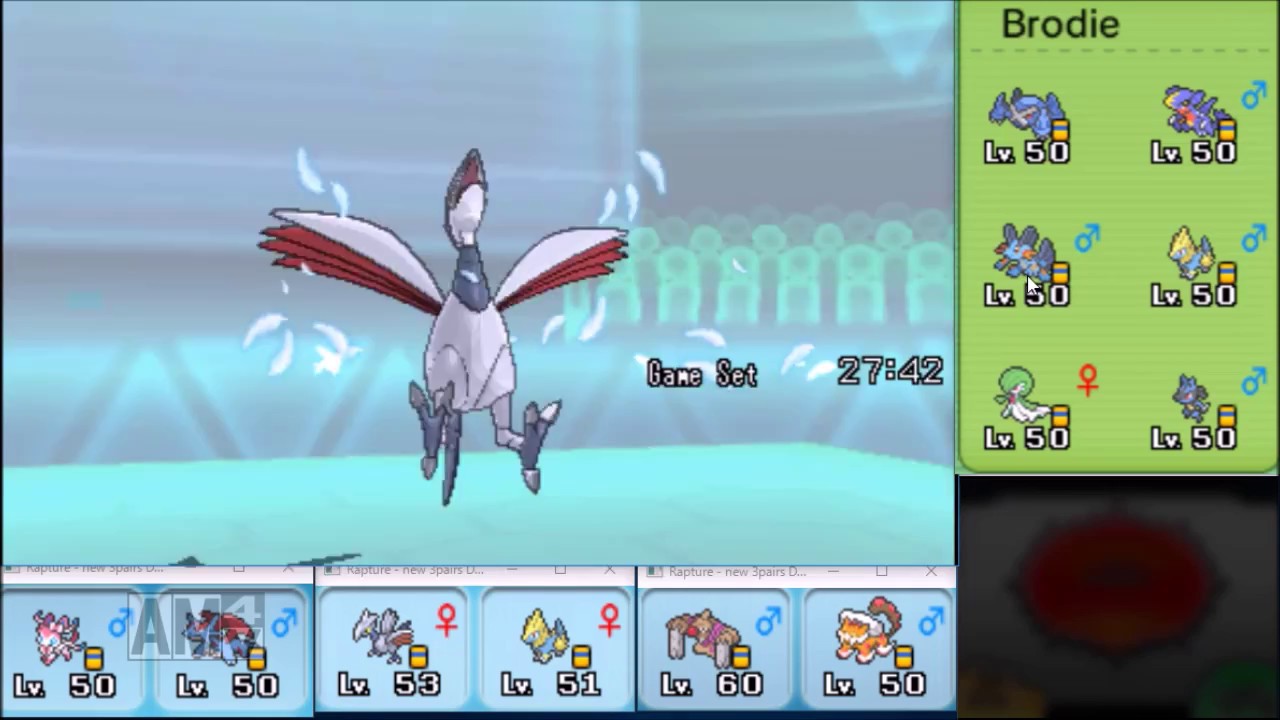Click the Sylveon sprite in the left window
This screenshot has height=720, width=1280.
tap(55, 635)
